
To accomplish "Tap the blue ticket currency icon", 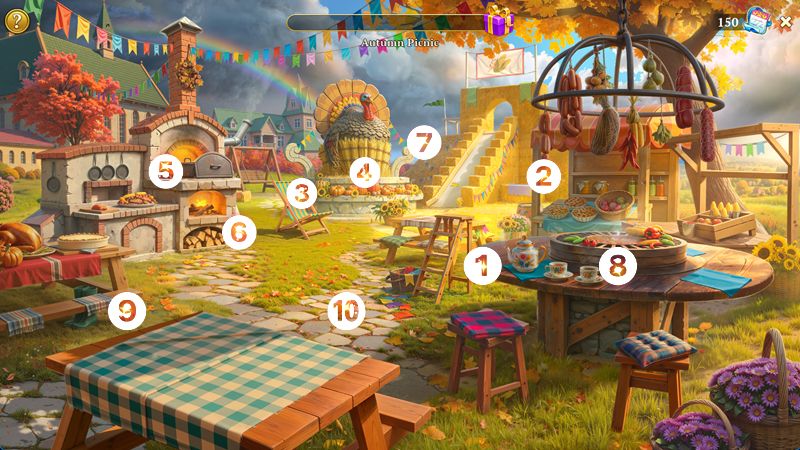I will 757,21.
